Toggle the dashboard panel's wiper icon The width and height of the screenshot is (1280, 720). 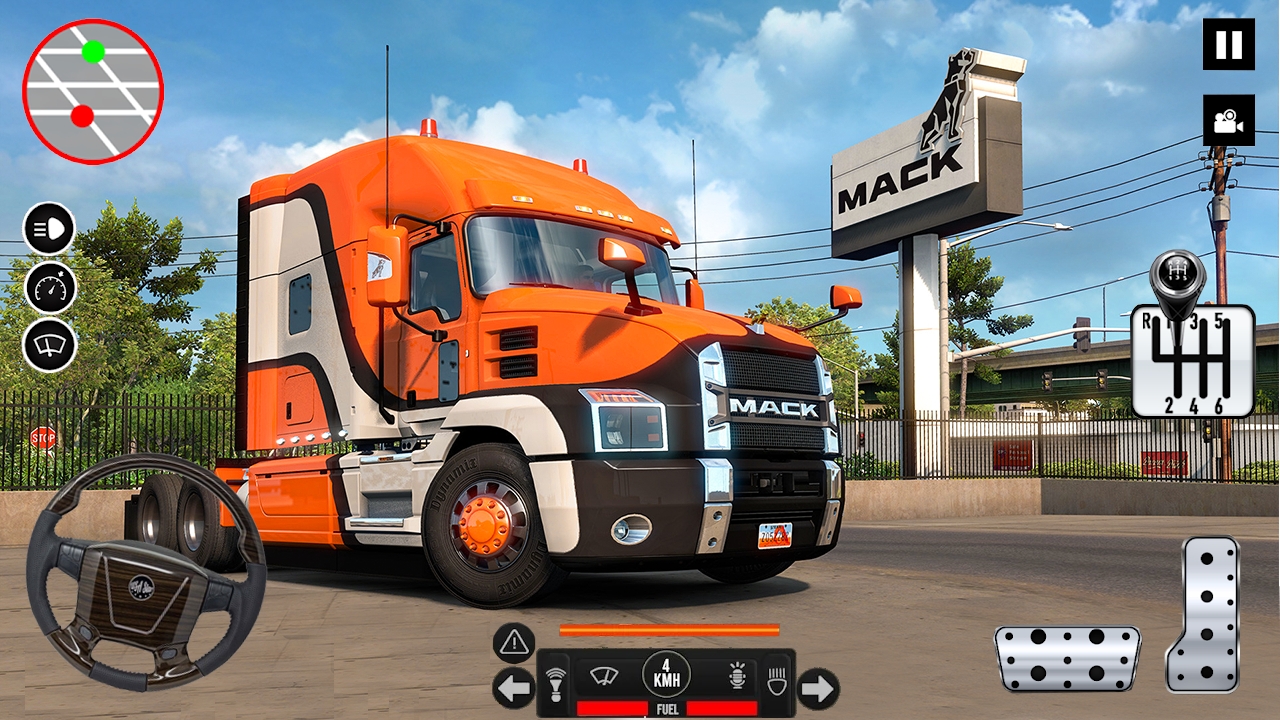click(604, 676)
